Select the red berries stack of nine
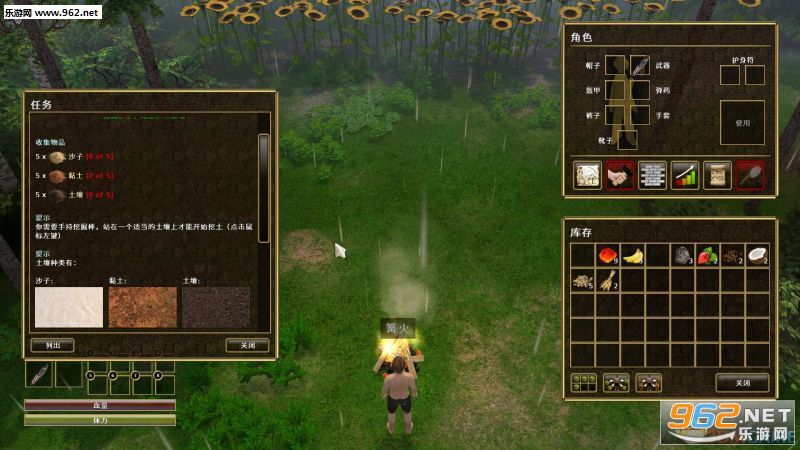Image resolution: width=800 pixels, height=450 pixels. coord(608,256)
